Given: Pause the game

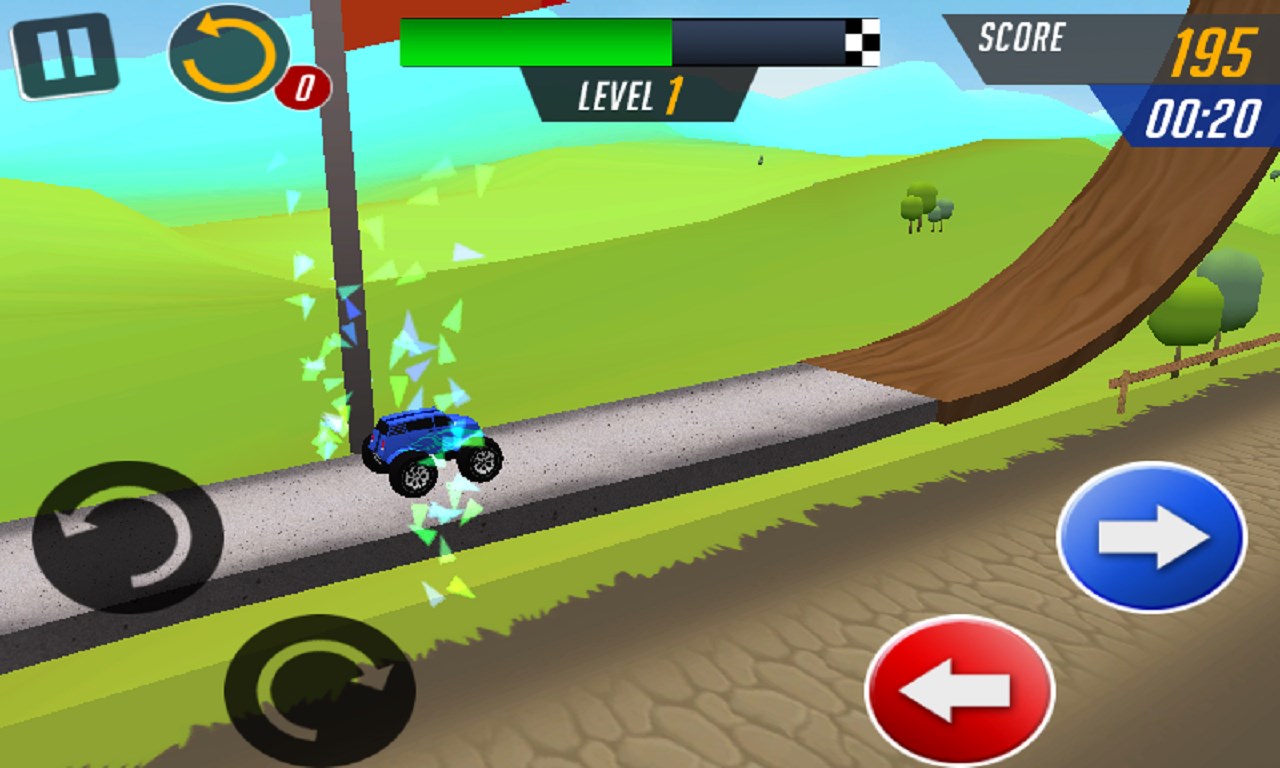Looking at the screenshot, I should pos(65,56).
